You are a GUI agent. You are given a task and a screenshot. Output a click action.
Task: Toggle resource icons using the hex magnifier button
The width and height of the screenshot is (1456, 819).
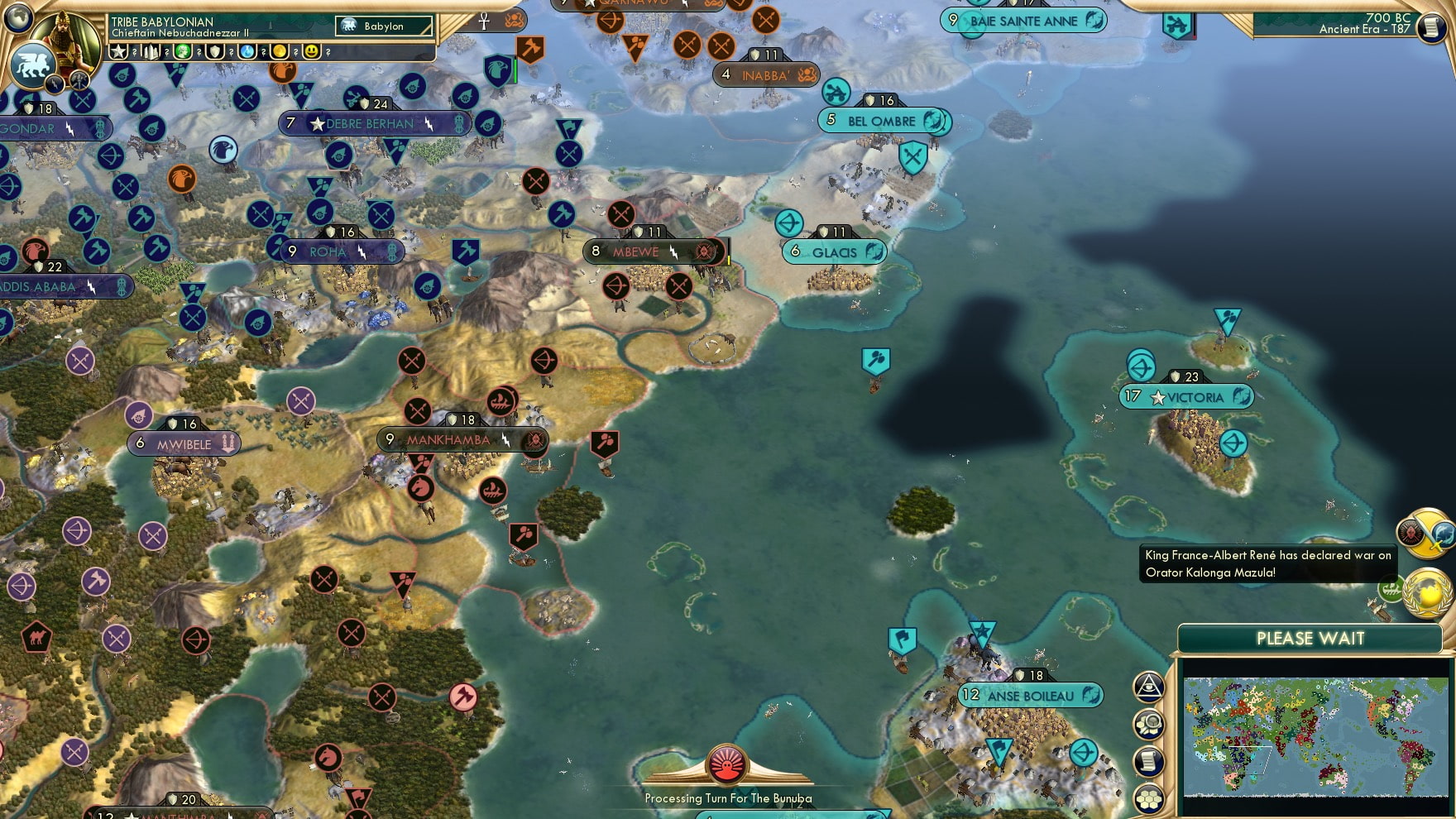click(x=1149, y=722)
